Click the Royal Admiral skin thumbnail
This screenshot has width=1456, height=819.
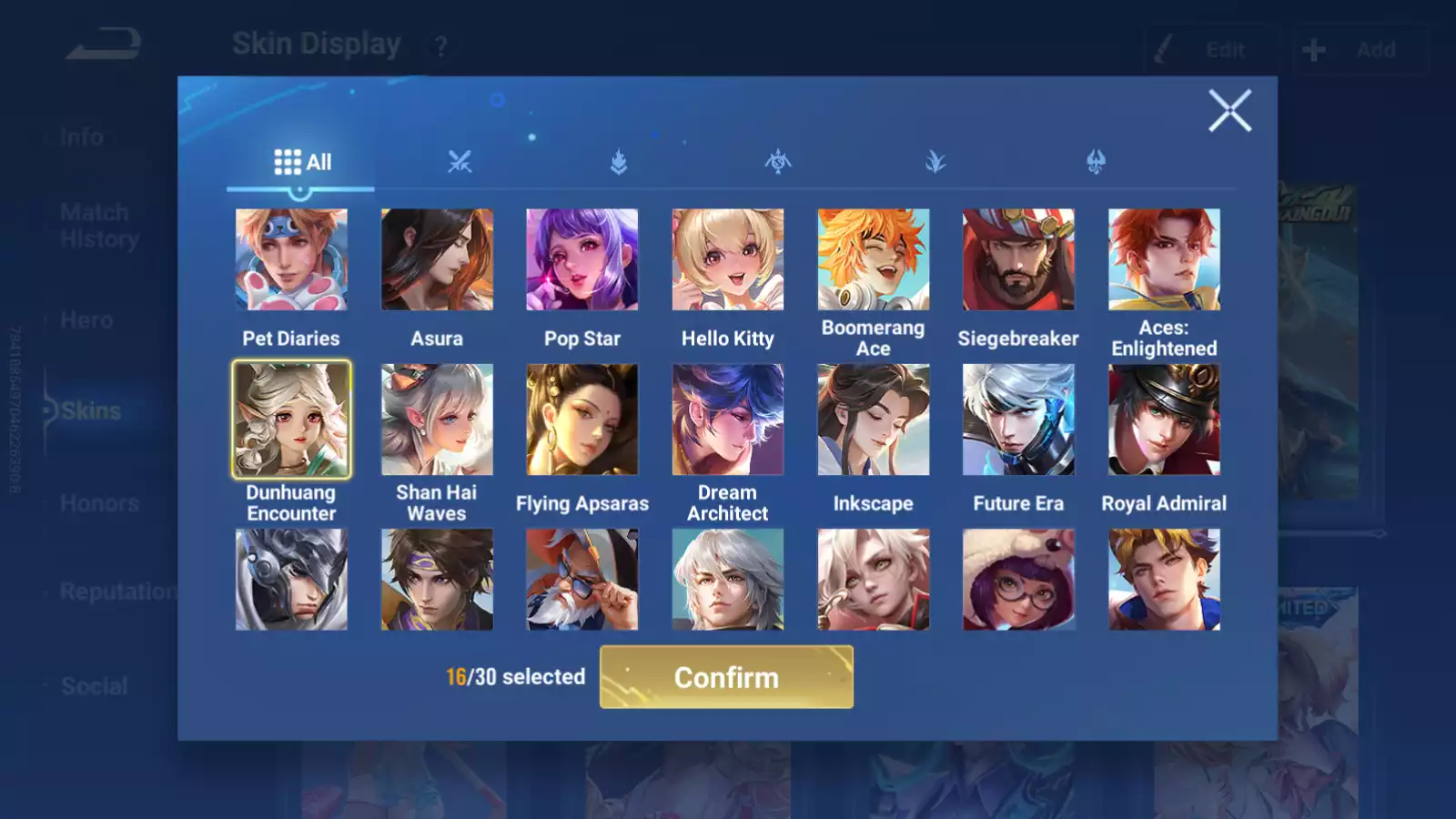click(x=1164, y=419)
